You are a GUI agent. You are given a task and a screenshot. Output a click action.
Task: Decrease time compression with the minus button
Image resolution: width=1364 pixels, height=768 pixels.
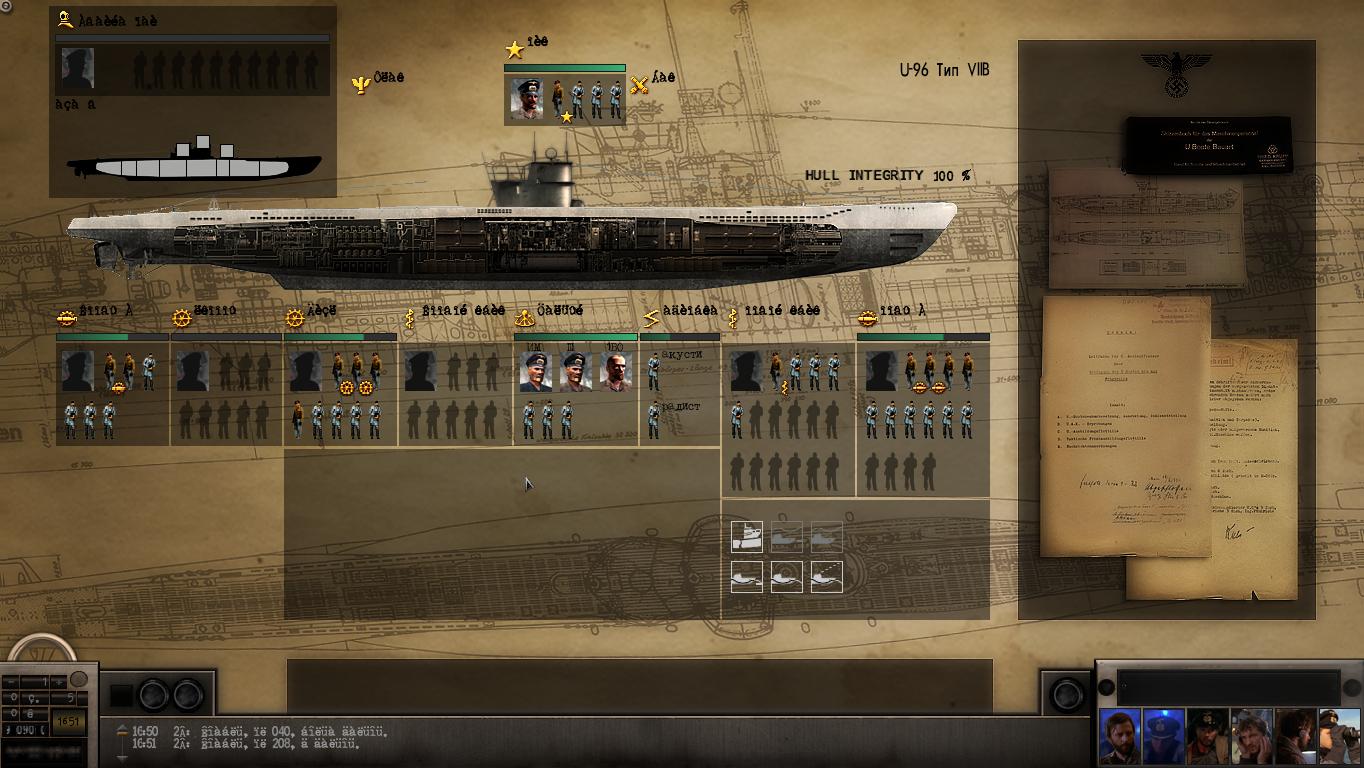pyautogui.click(x=9, y=682)
